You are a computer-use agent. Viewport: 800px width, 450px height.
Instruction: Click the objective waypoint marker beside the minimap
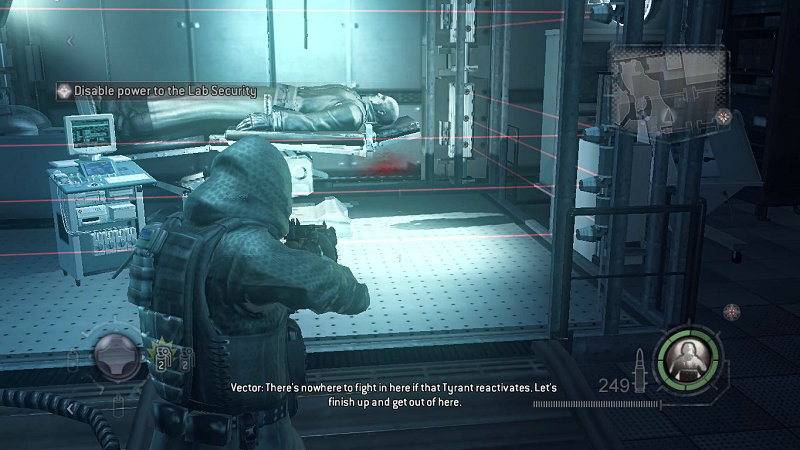724,117
